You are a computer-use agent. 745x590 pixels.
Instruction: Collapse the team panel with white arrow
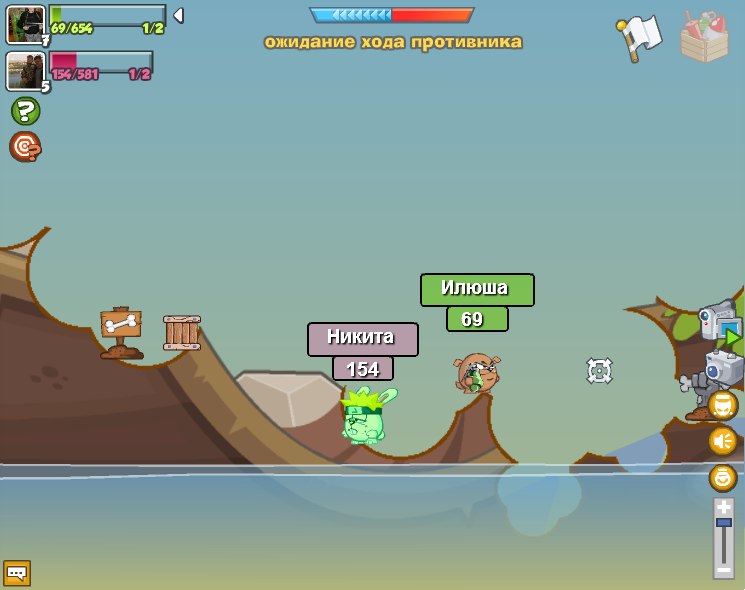pyautogui.click(x=178, y=15)
